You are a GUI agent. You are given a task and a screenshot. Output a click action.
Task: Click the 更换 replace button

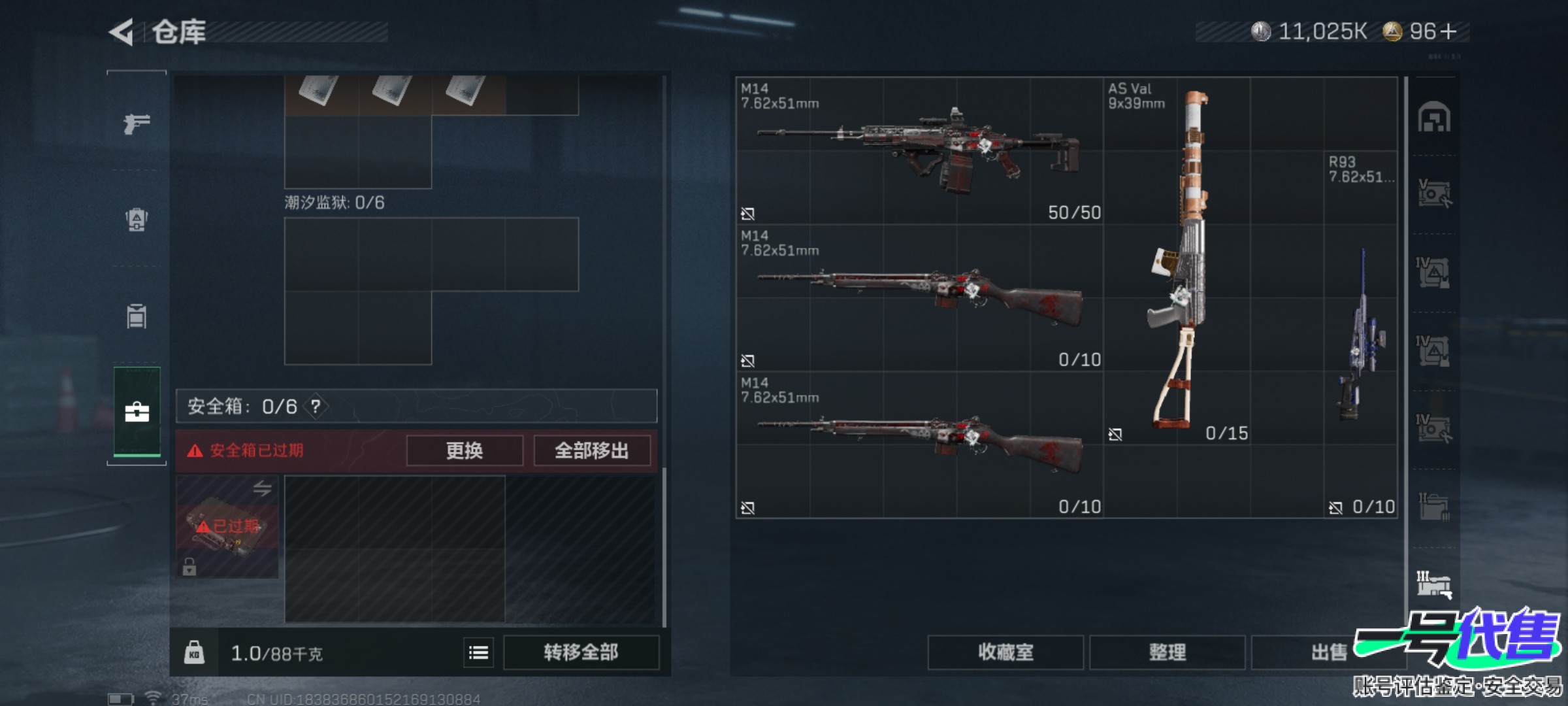tap(465, 450)
